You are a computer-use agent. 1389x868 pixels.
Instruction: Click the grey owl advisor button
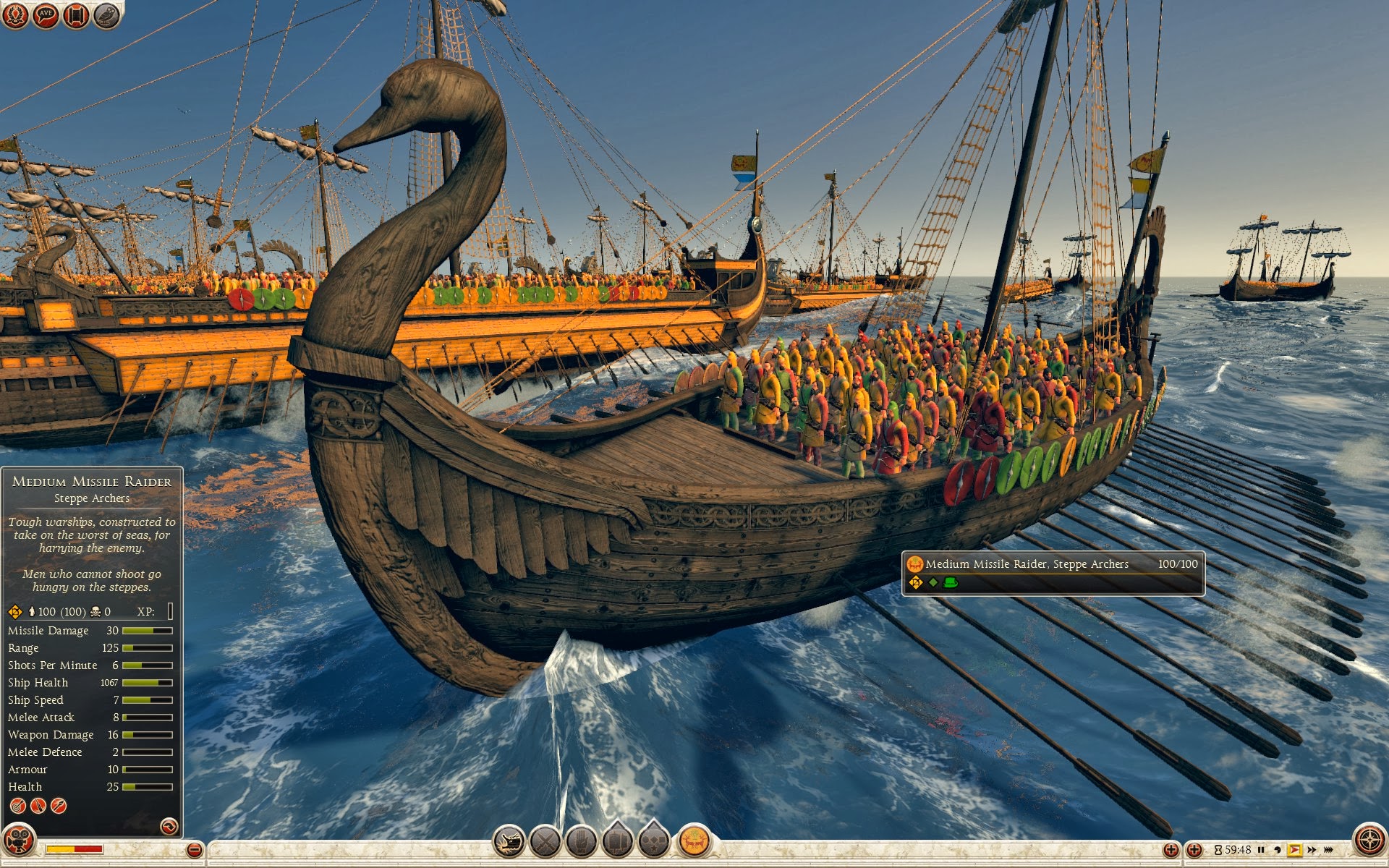point(106,15)
